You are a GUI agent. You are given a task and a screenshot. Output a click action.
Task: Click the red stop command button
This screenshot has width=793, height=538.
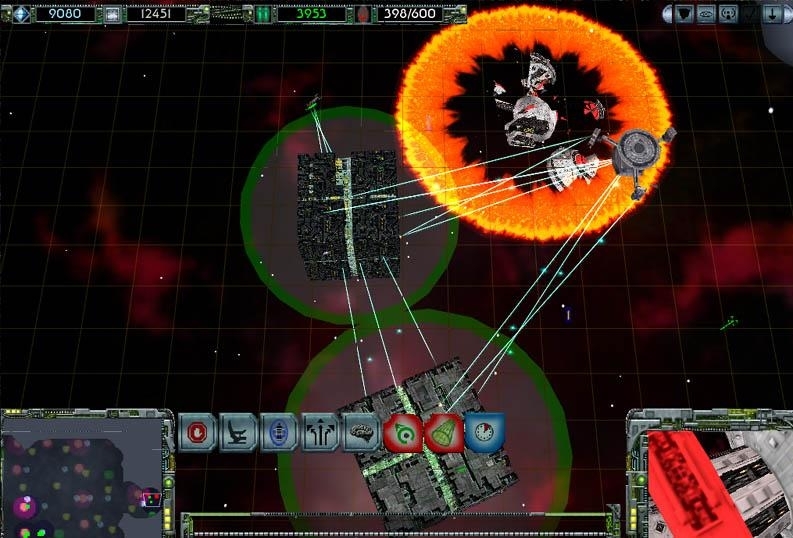click(x=197, y=433)
